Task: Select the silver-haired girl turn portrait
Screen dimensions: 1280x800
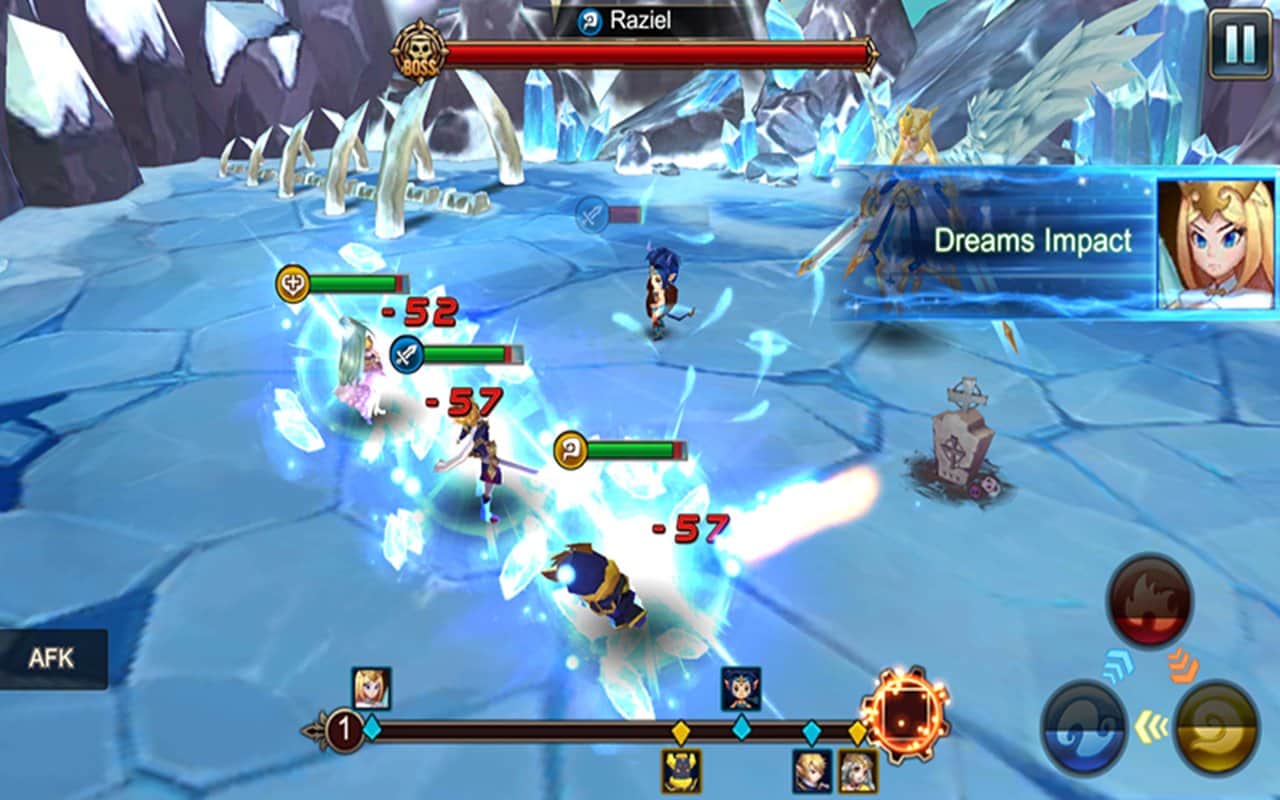Action: 858,771
